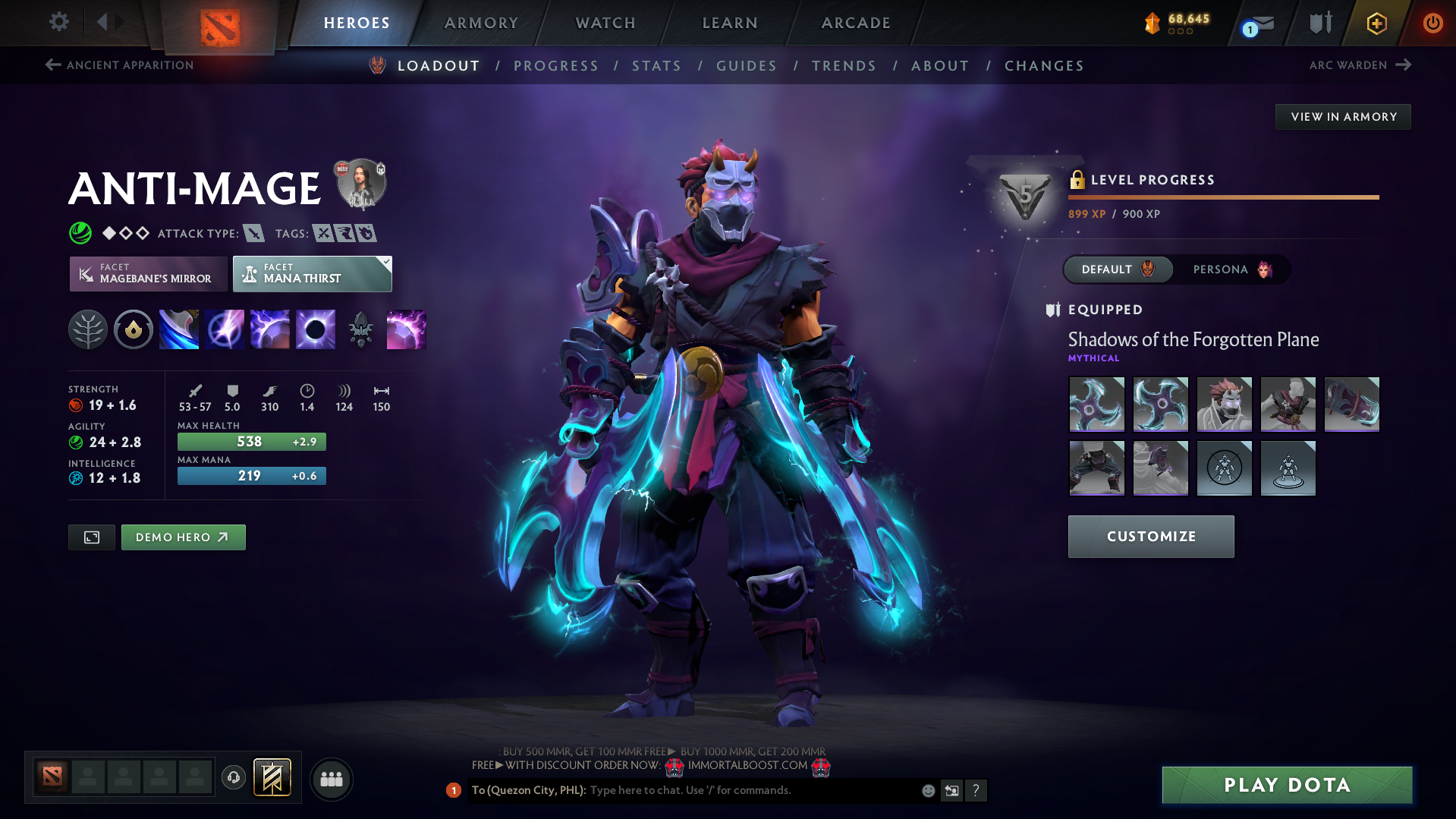1456x819 pixels.
Task: Open the friends list icon
Action: point(332,778)
